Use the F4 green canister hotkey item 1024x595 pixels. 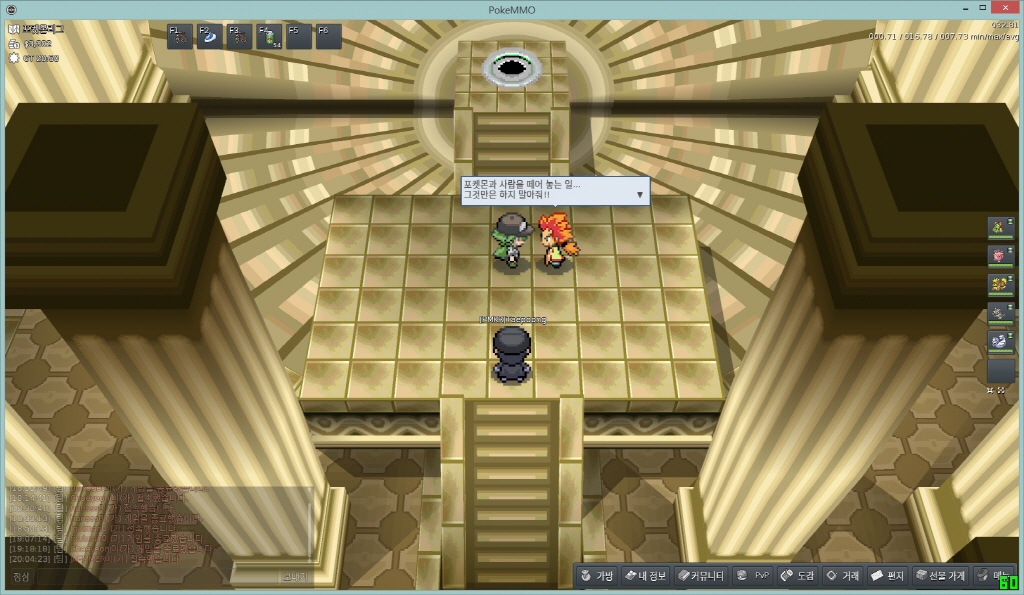[270, 37]
